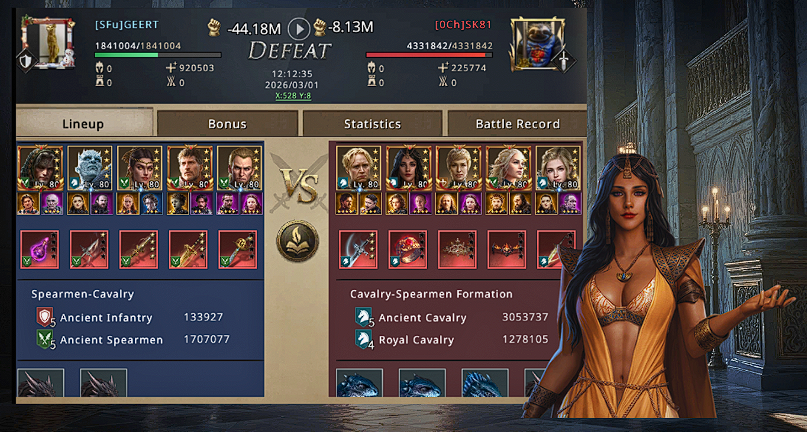807x432 pixels.
Task: Select the Ancient Cavalry troop icon
Action: [364, 318]
